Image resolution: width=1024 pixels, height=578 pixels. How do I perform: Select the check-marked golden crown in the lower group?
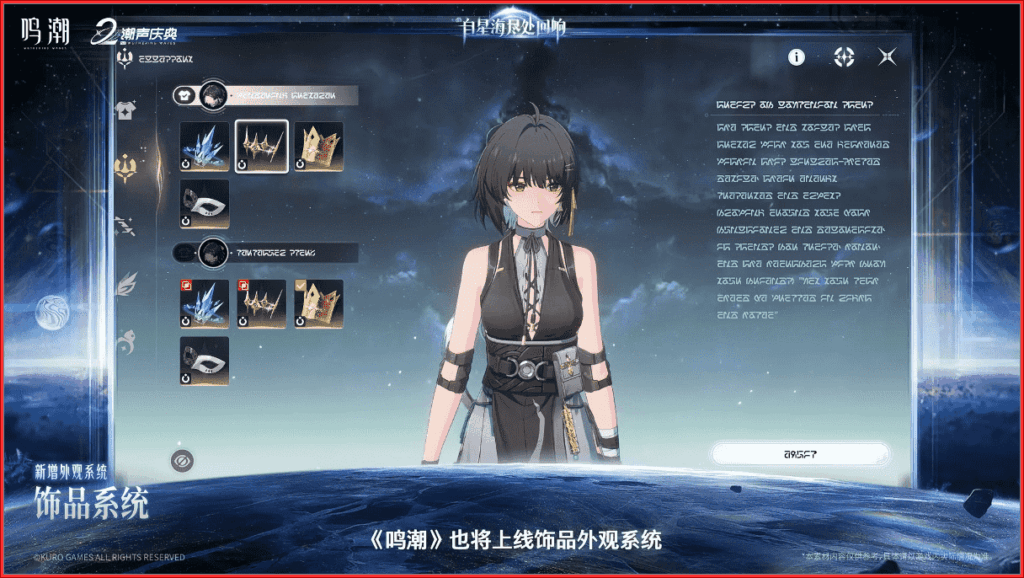[319, 304]
